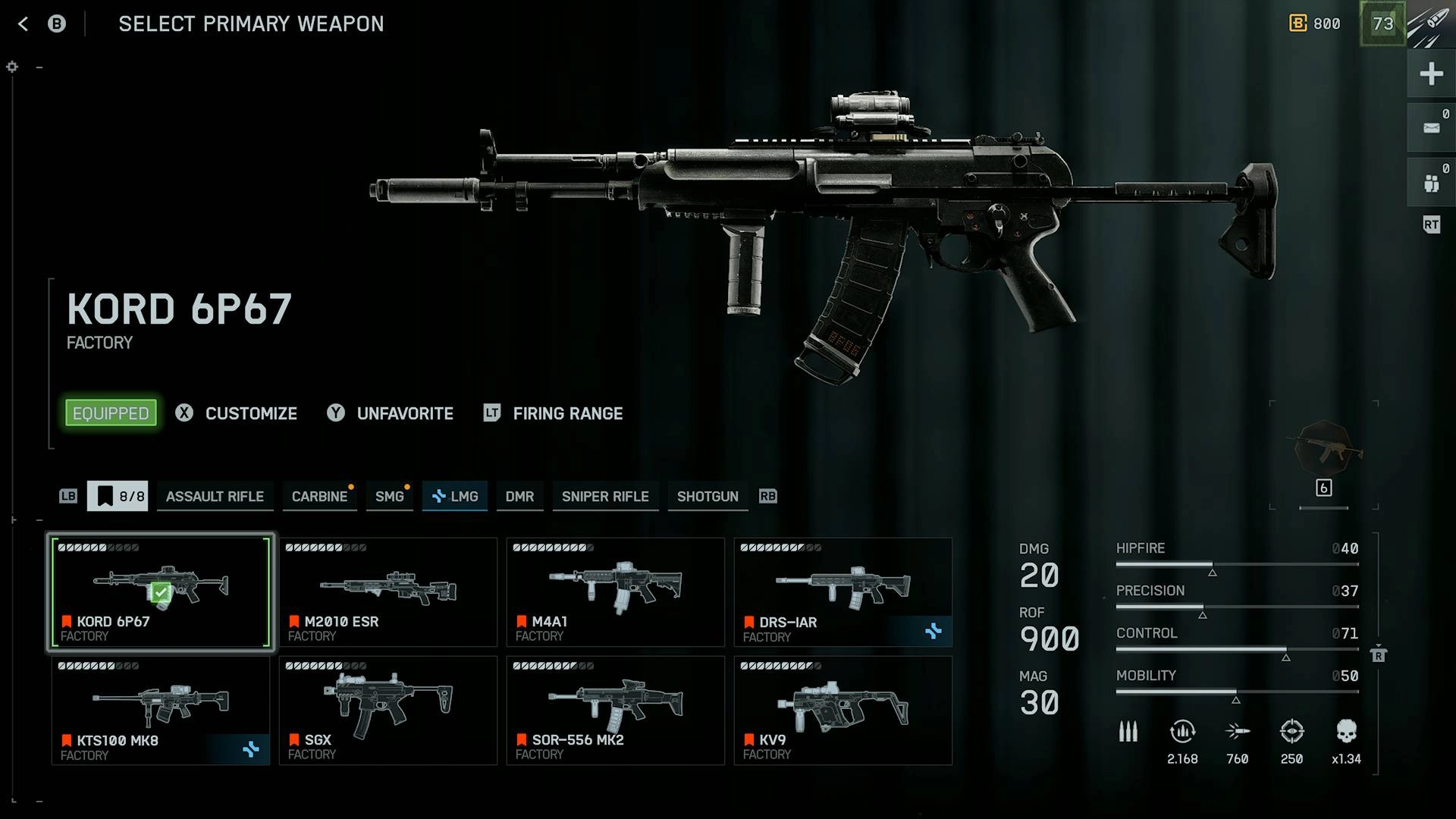The width and height of the screenshot is (1456, 819).
Task: Pick the DRS-IAR weapon tile
Action: (x=843, y=592)
